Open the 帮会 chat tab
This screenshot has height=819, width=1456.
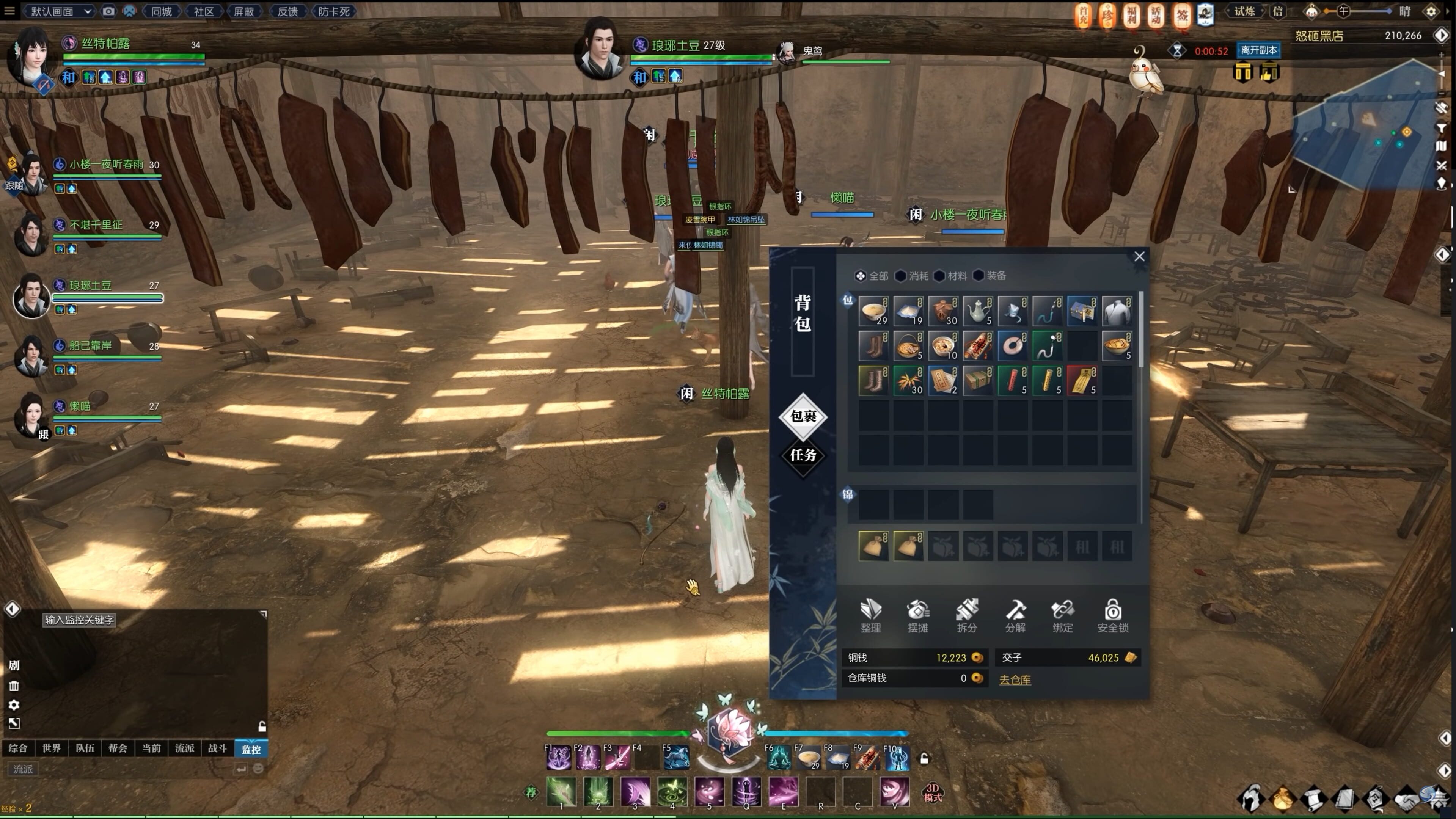click(x=118, y=748)
